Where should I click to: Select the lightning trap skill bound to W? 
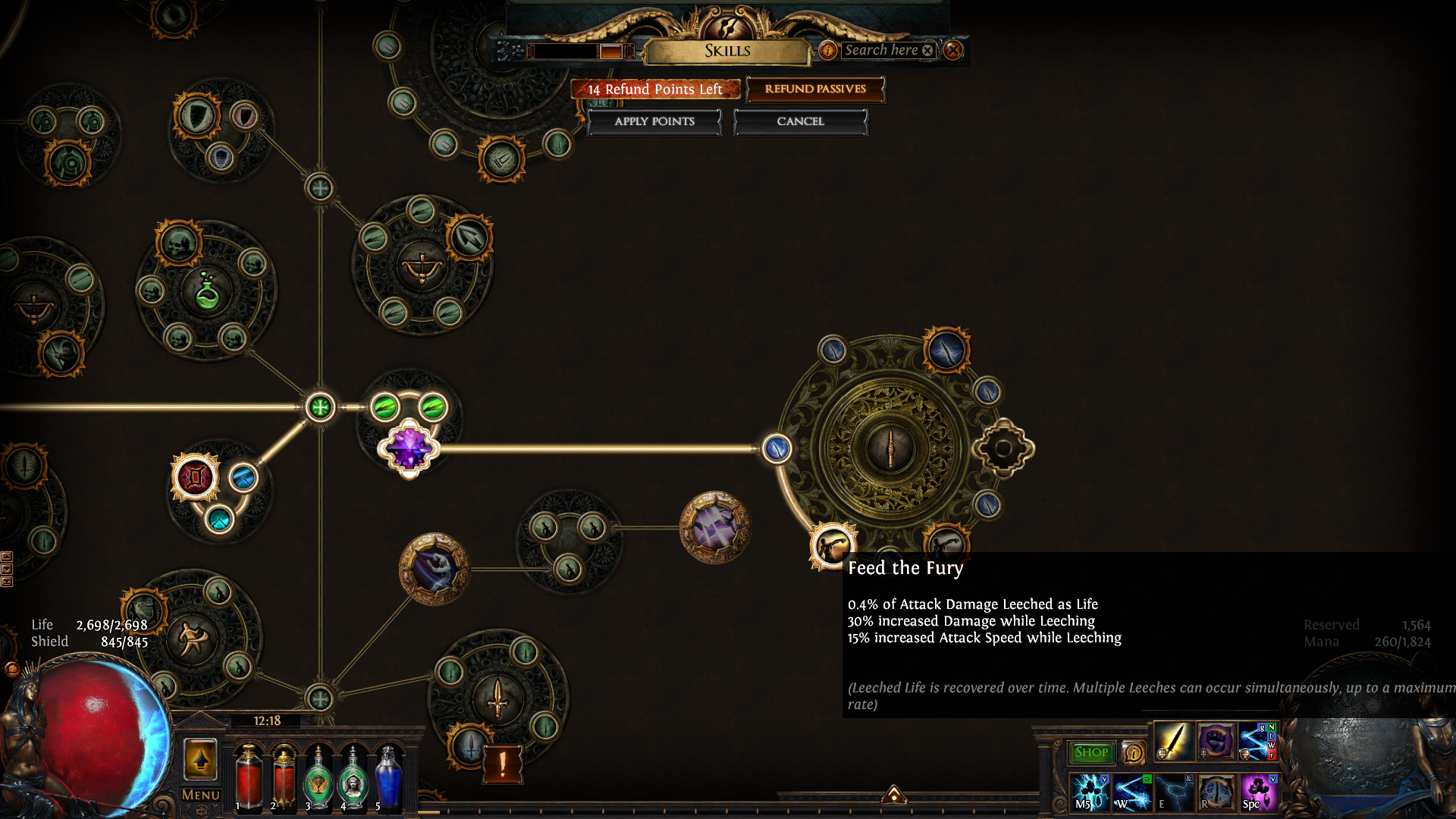[1131, 794]
